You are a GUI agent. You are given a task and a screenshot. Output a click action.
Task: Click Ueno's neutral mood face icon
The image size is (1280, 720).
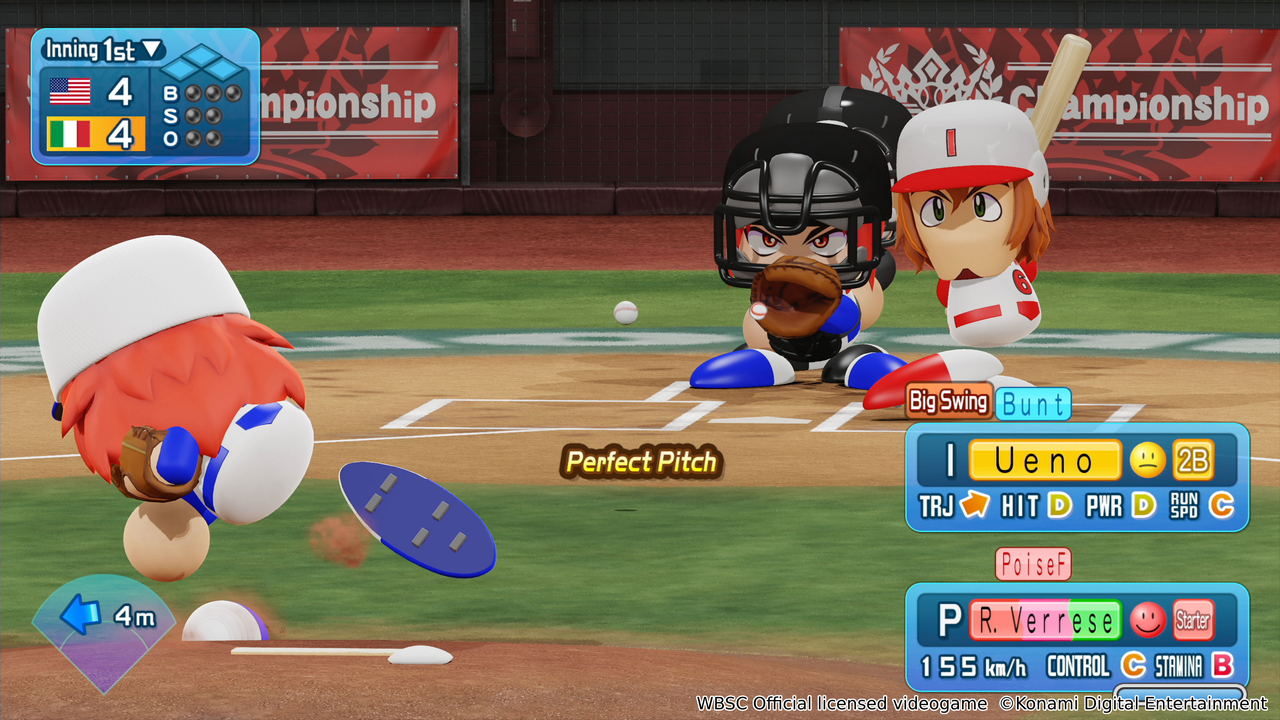(1146, 460)
